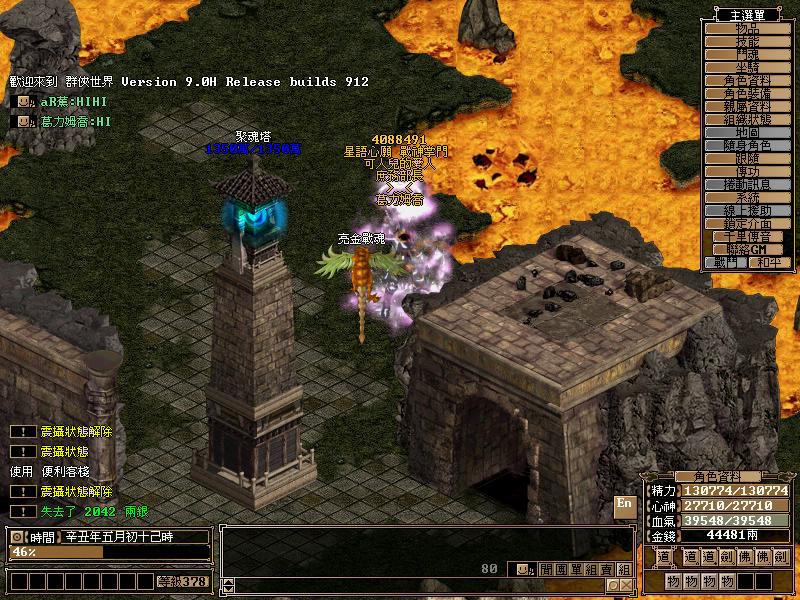Switch to 和平 peace mode

tap(768, 262)
